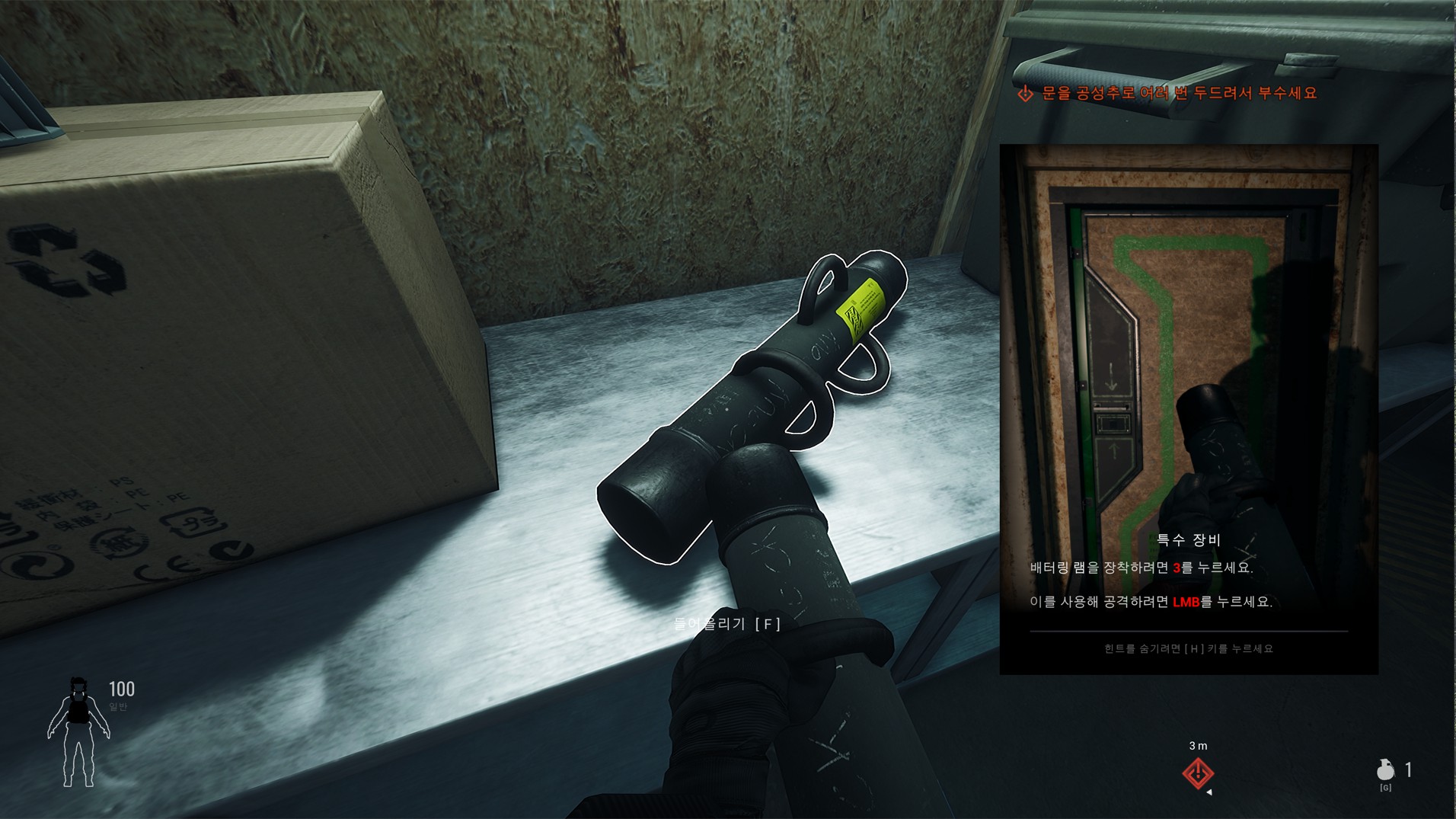Screen dimensions: 1456x819
Task: Select the grenade equipment icon
Action: [1385, 769]
